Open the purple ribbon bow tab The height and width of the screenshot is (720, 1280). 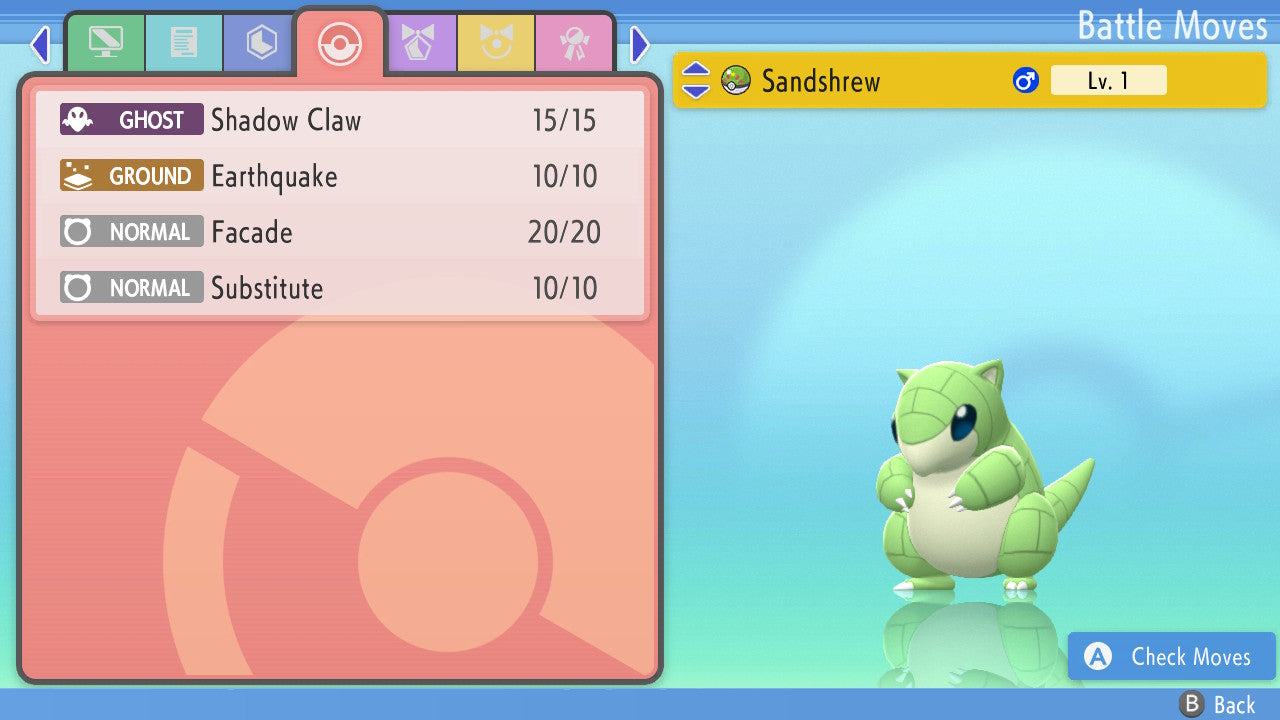(419, 43)
